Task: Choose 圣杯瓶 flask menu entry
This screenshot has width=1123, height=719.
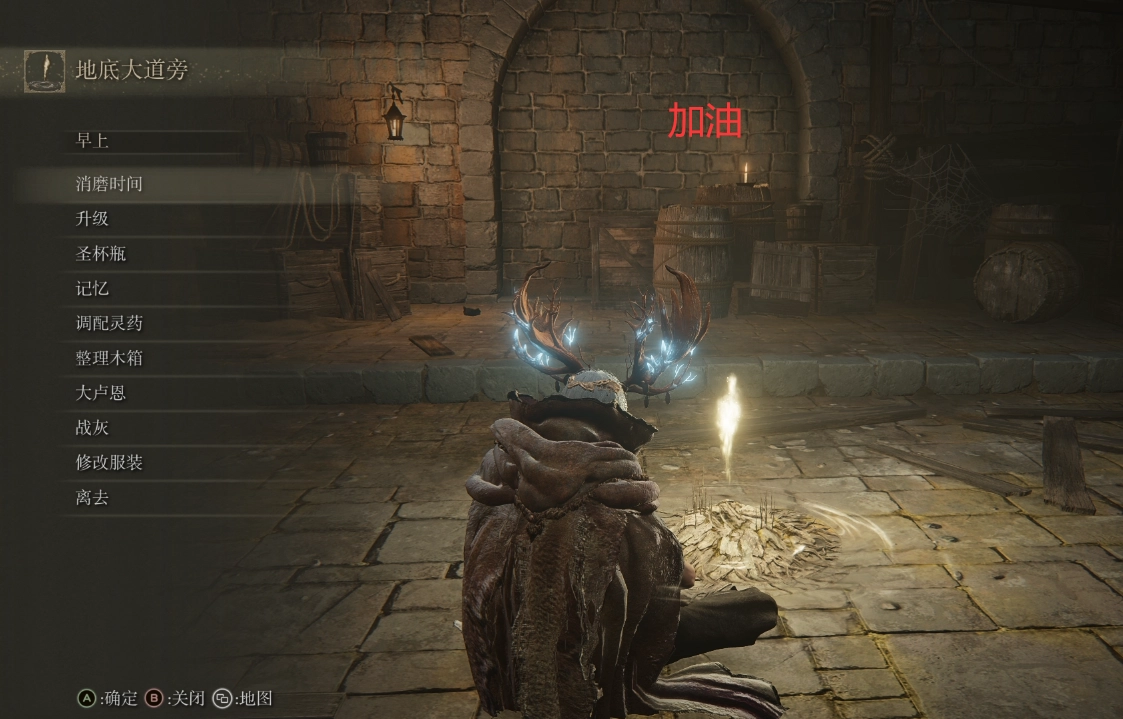Action: 101,254
